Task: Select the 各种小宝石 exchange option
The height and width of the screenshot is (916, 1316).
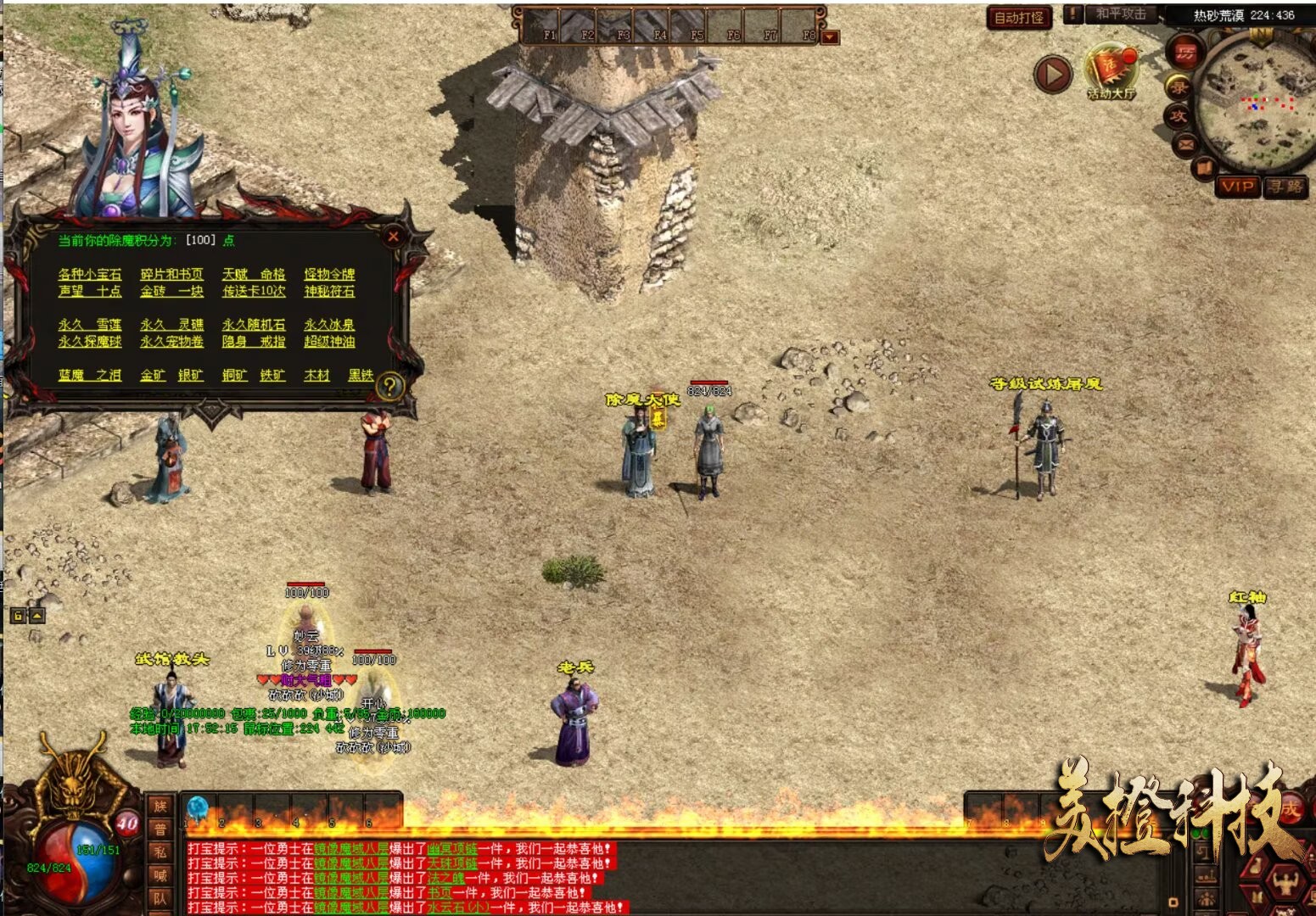Action: click(90, 274)
